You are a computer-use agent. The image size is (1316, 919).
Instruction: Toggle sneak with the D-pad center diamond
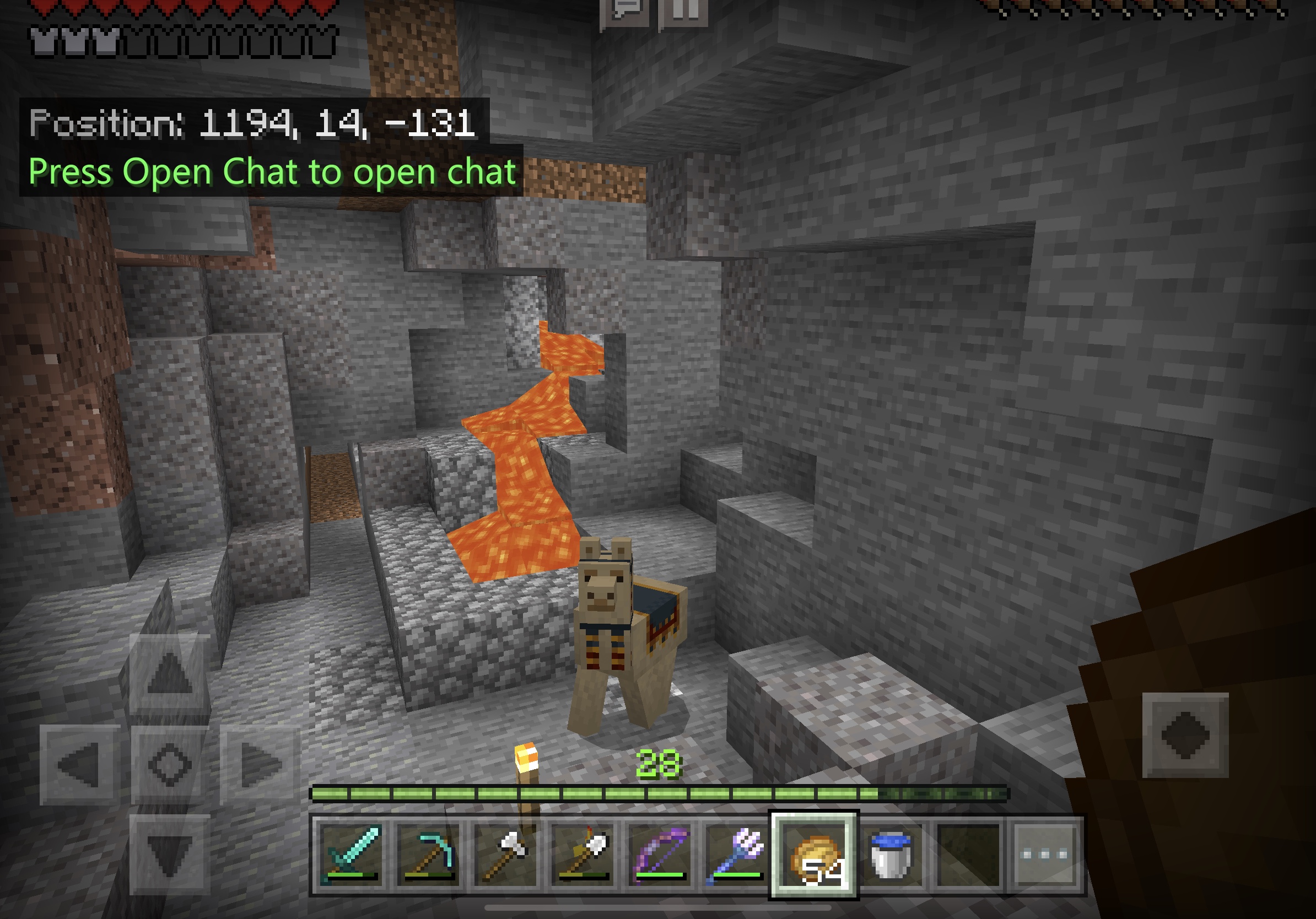click(169, 765)
